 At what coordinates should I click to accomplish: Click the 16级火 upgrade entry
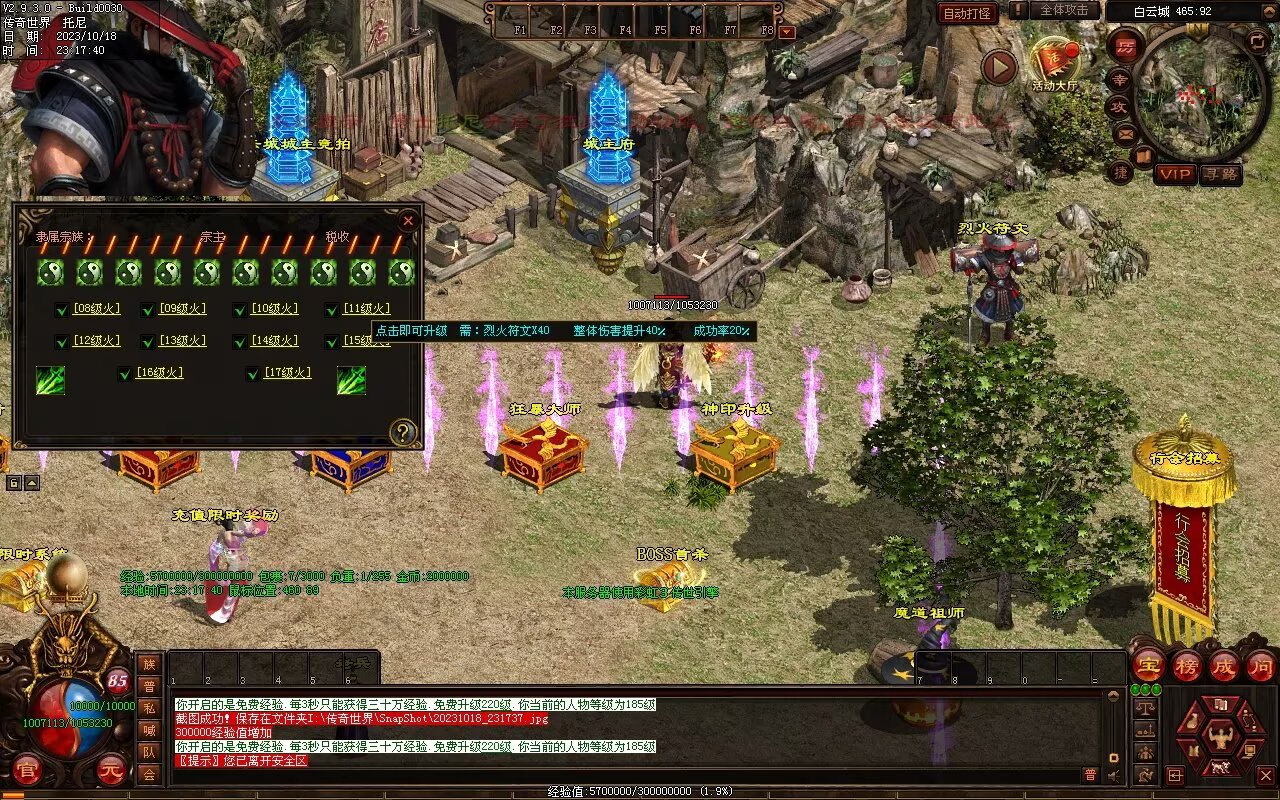click(160, 373)
